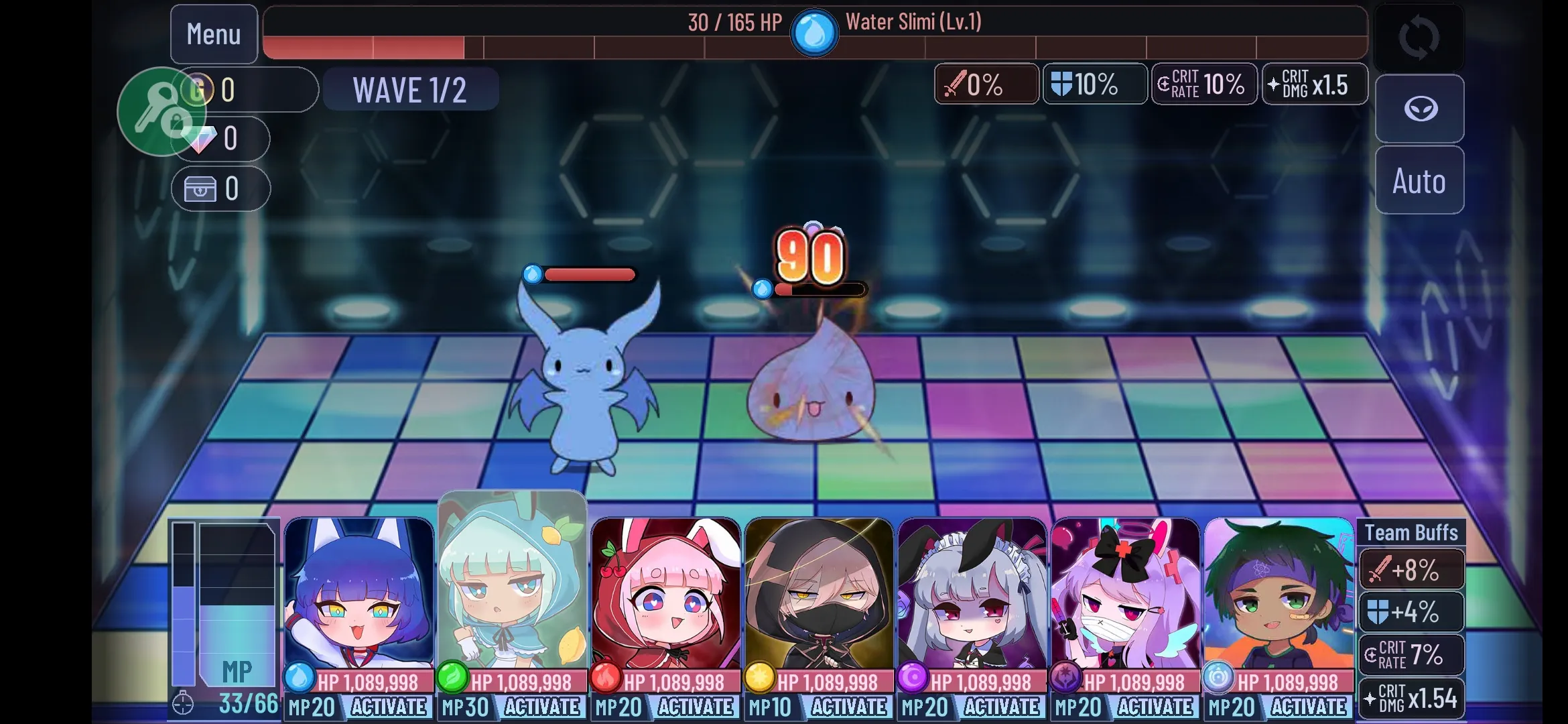Click the water droplet beside Water Slimi name
The height and width of the screenshot is (724, 1568).
point(814,30)
